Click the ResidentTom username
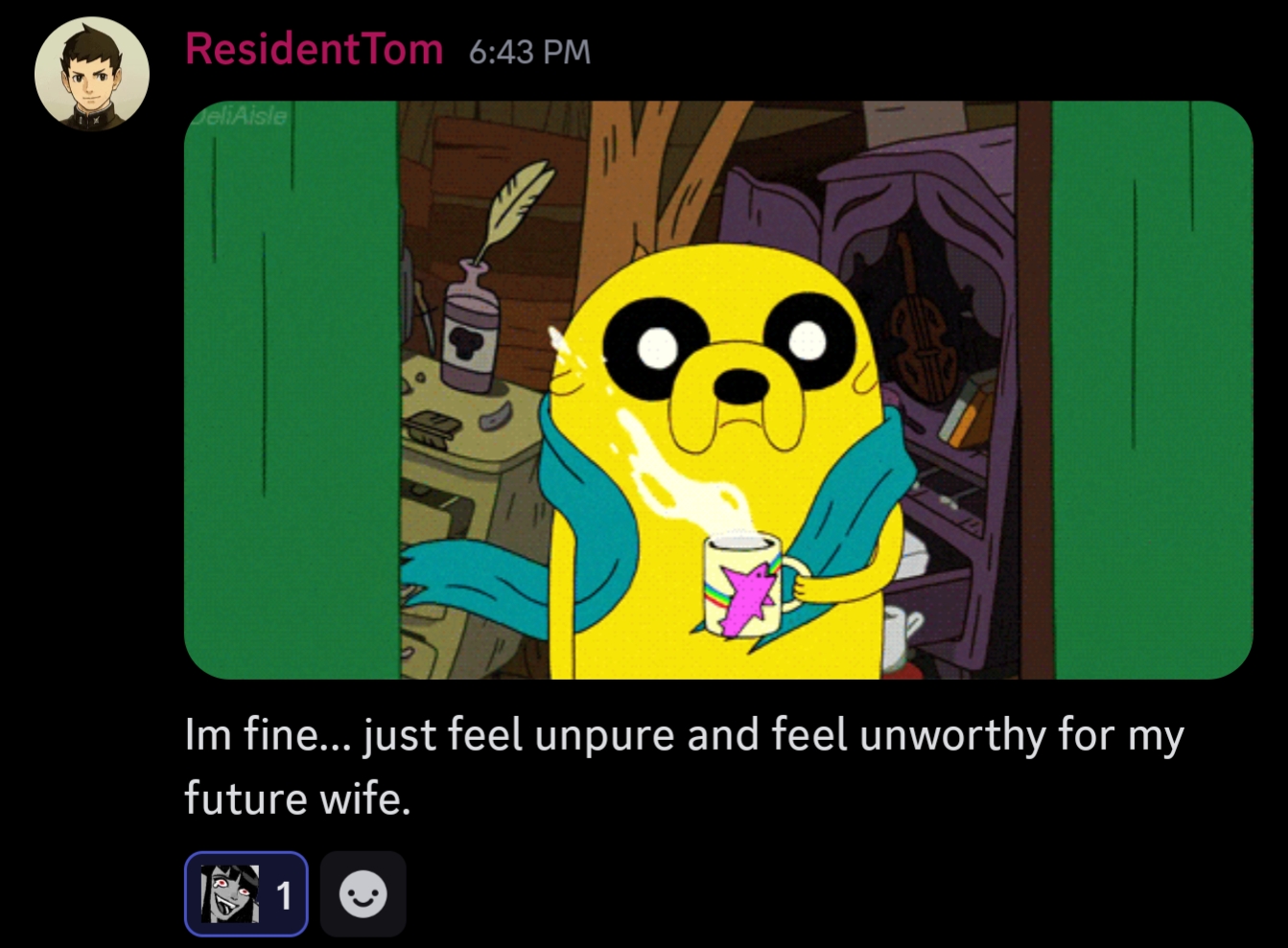This screenshot has width=1288, height=948. click(314, 49)
